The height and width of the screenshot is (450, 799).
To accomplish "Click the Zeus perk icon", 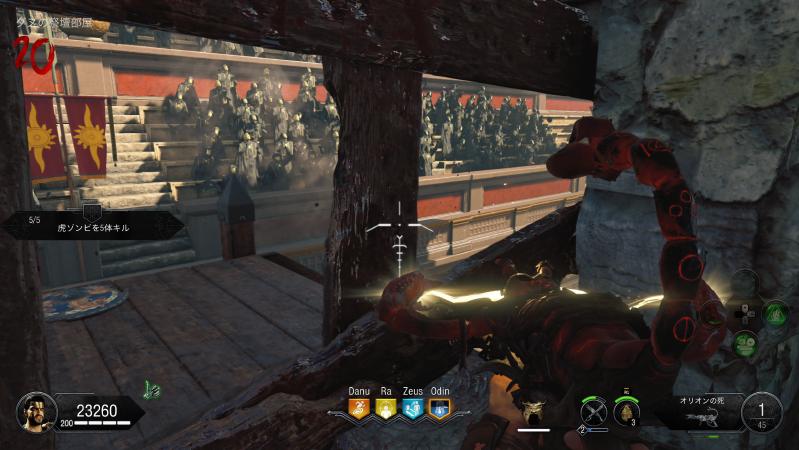I will point(412,408).
